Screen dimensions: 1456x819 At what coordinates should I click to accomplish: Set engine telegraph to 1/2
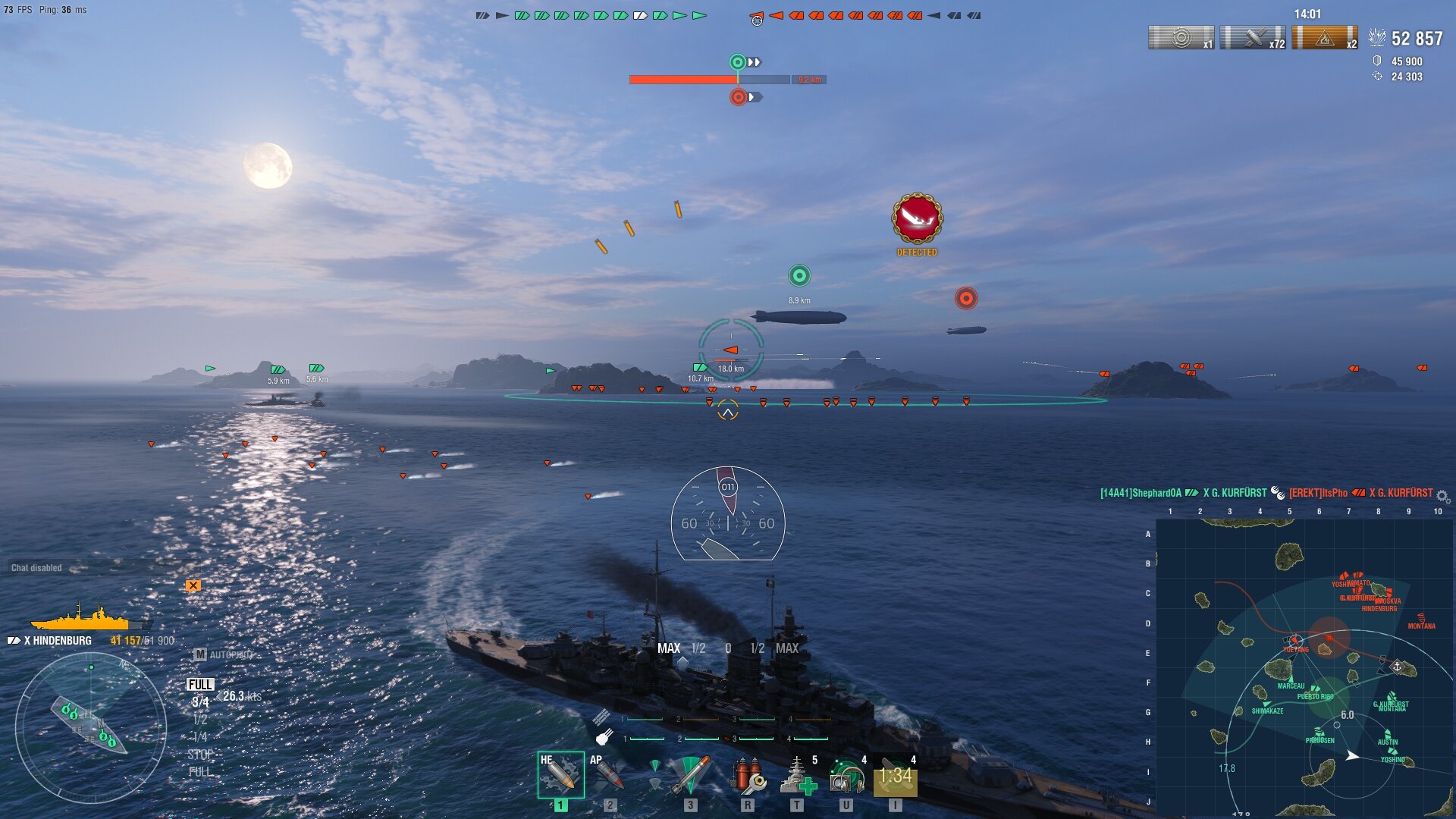(200, 720)
